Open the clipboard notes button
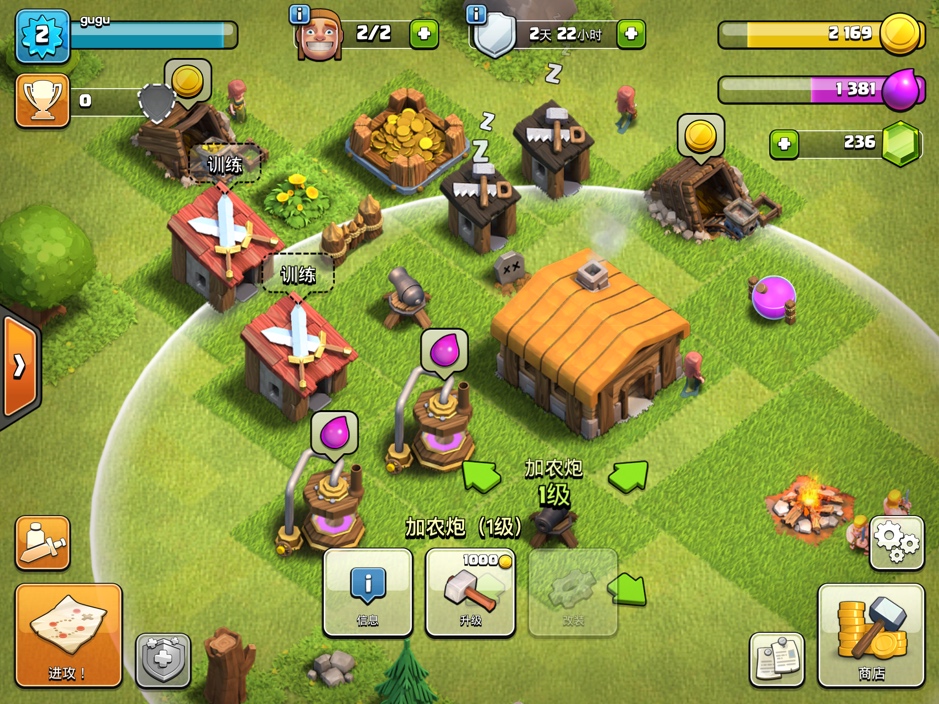The width and height of the screenshot is (939, 704). tap(777, 659)
